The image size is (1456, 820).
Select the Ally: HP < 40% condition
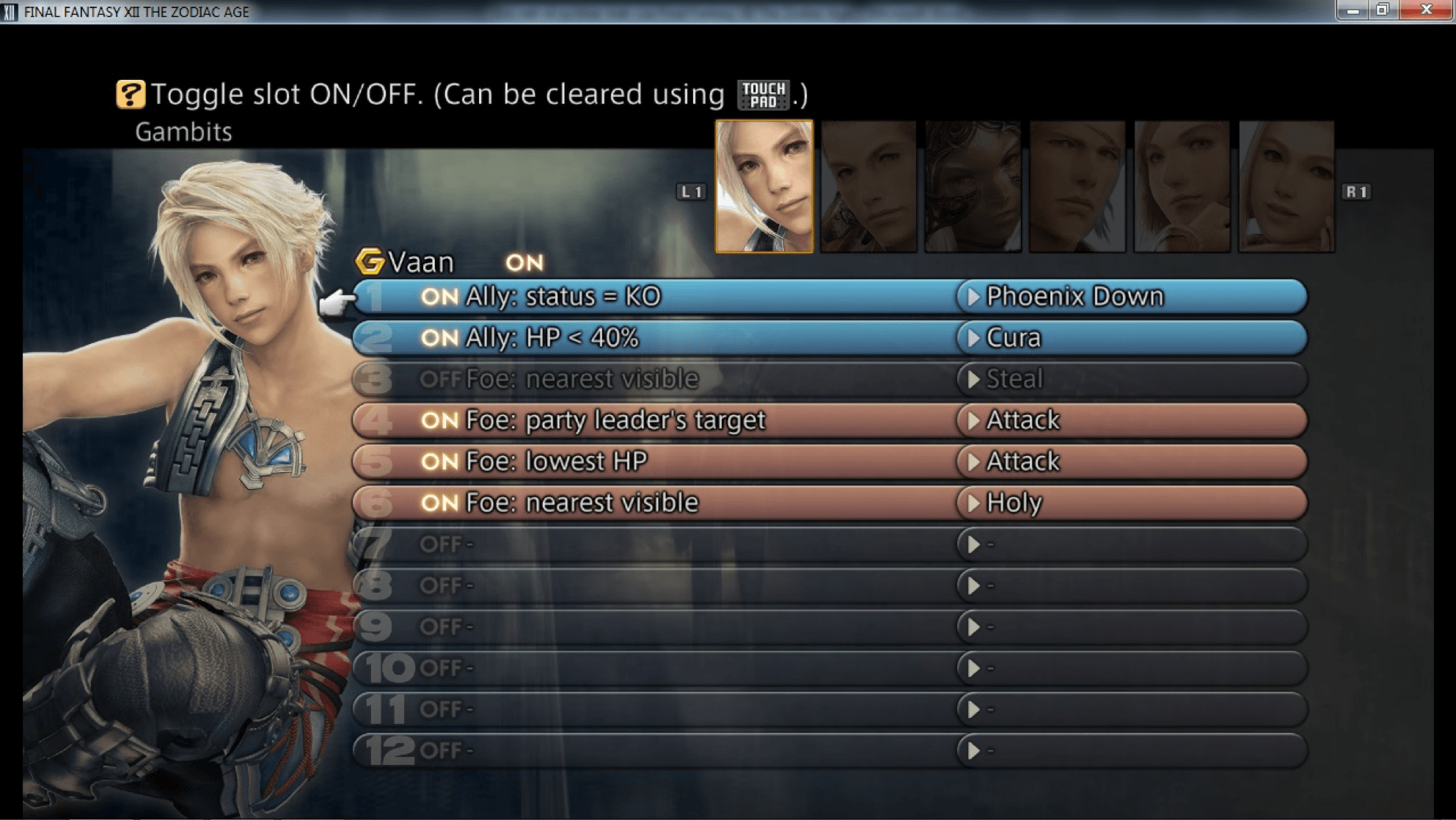tap(552, 337)
